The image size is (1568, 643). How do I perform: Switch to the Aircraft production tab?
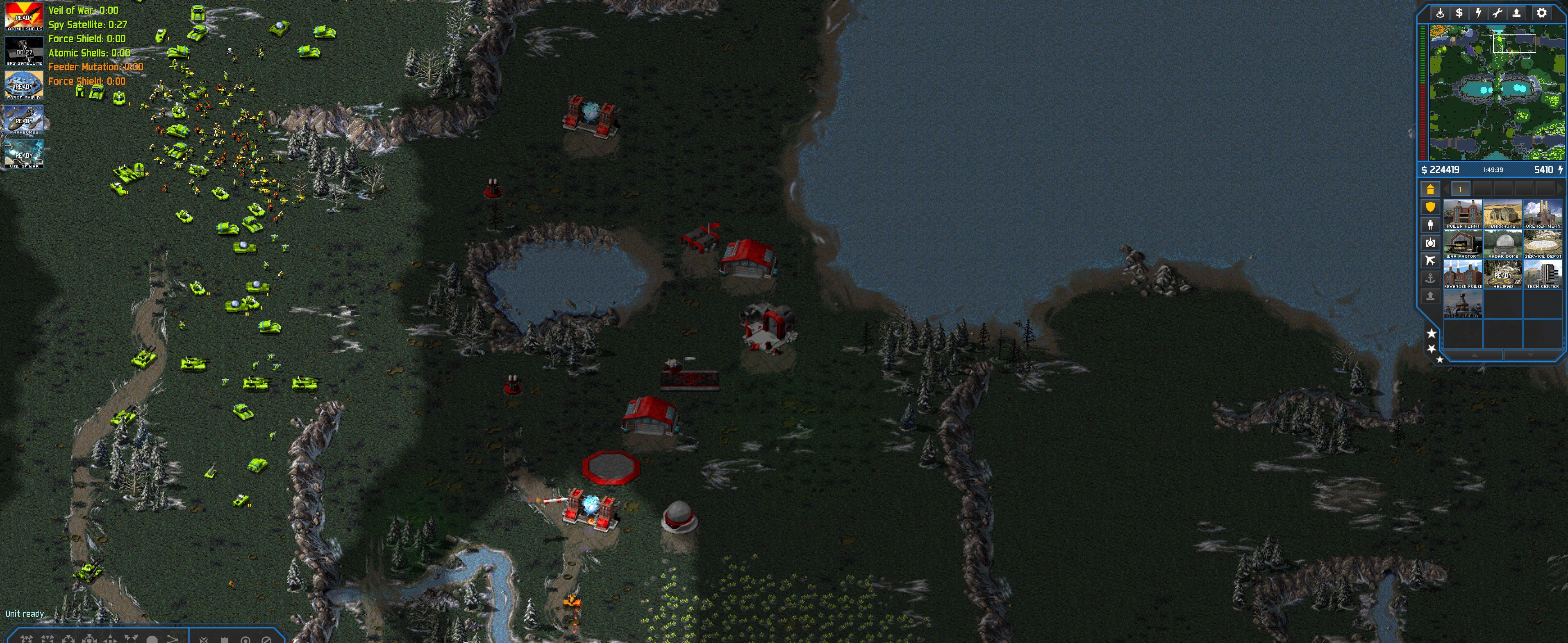click(1430, 261)
